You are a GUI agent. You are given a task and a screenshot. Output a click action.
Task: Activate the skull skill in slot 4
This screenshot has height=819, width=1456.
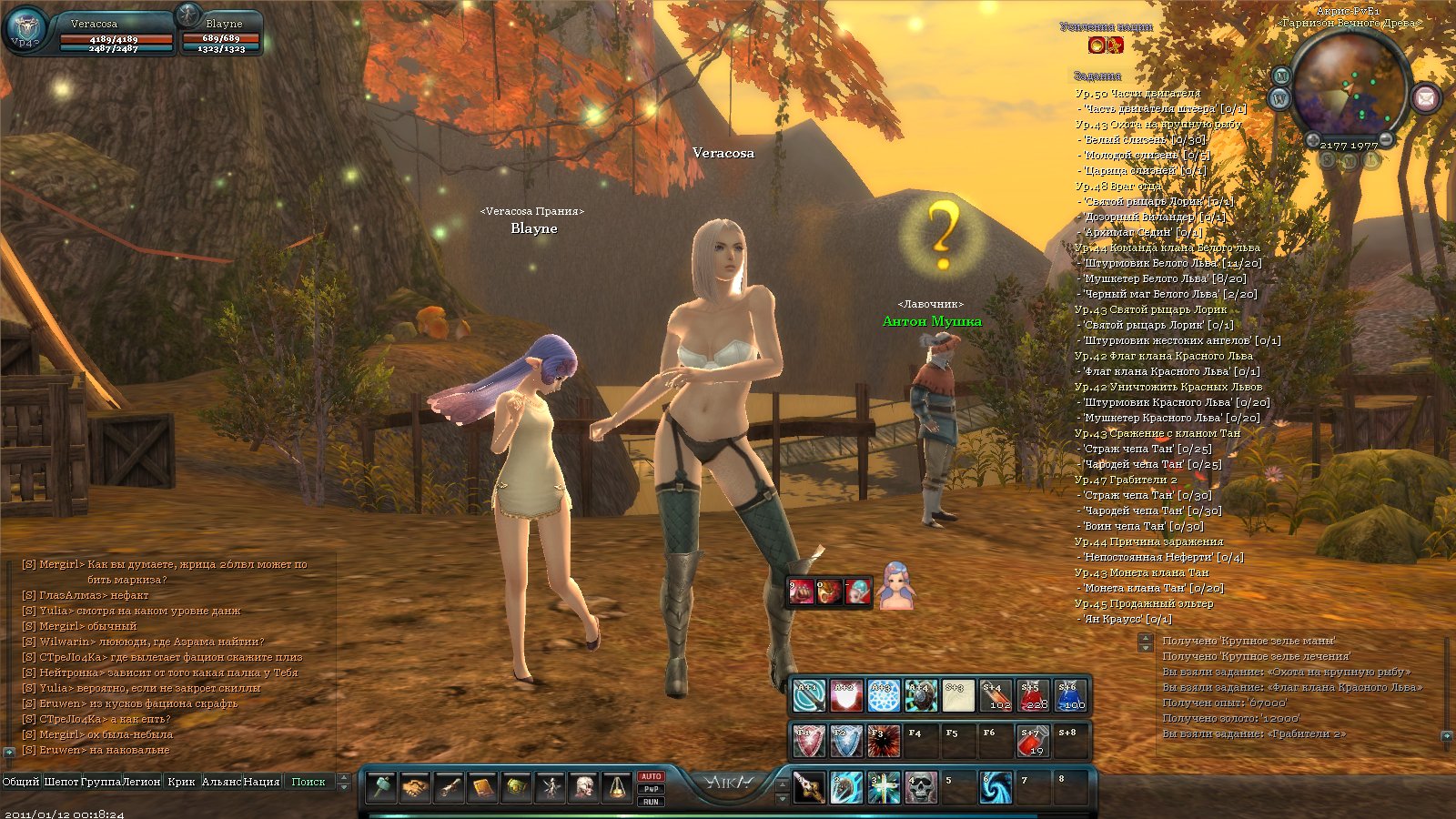pyautogui.click(x=921, y=788)
